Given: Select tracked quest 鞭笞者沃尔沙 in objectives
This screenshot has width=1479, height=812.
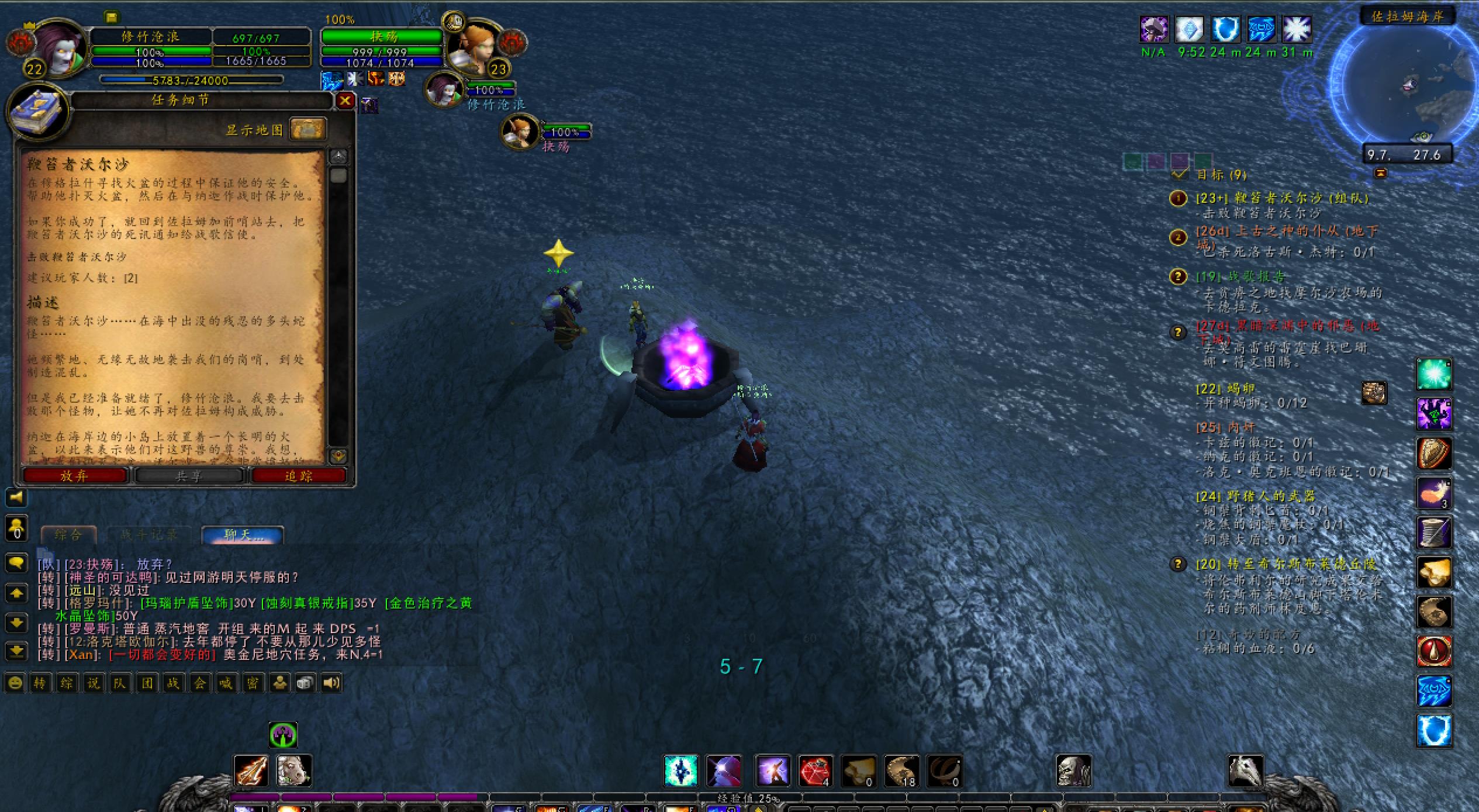Looking at the screenshot, I should [1281, 198].
